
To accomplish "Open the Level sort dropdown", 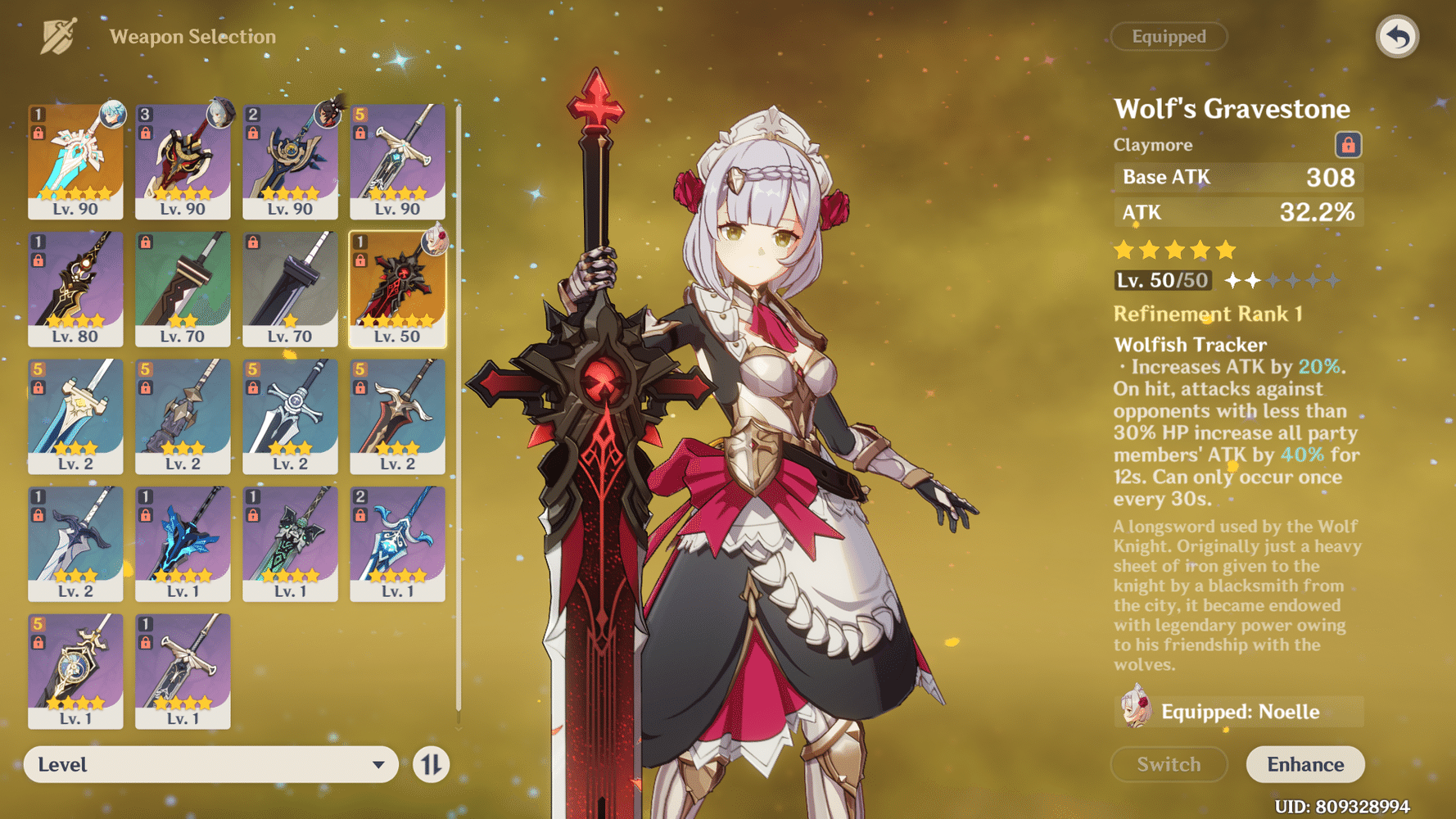I will coord(210,764).
